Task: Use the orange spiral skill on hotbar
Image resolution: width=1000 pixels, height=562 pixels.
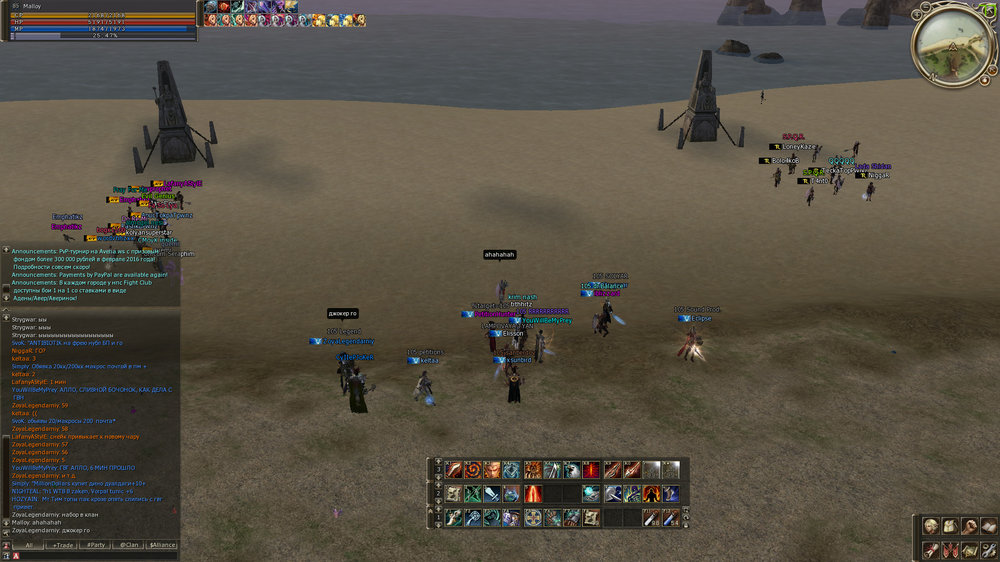Action: (472, 470)
